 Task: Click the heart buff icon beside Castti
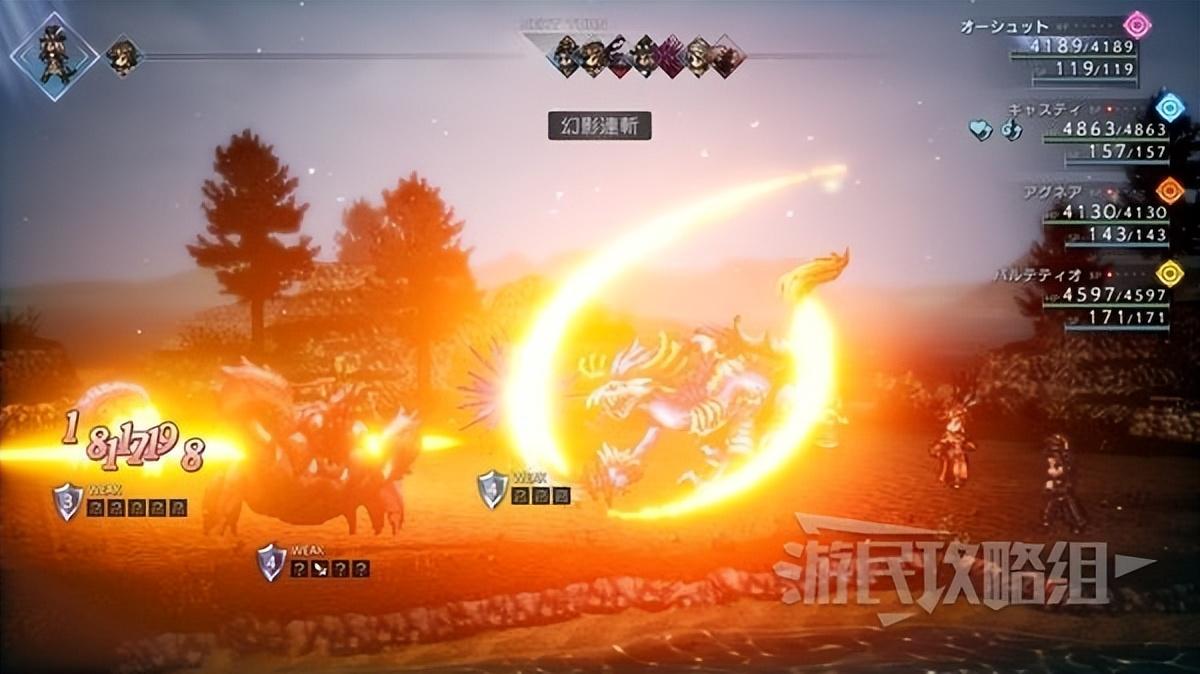point(979,129)
